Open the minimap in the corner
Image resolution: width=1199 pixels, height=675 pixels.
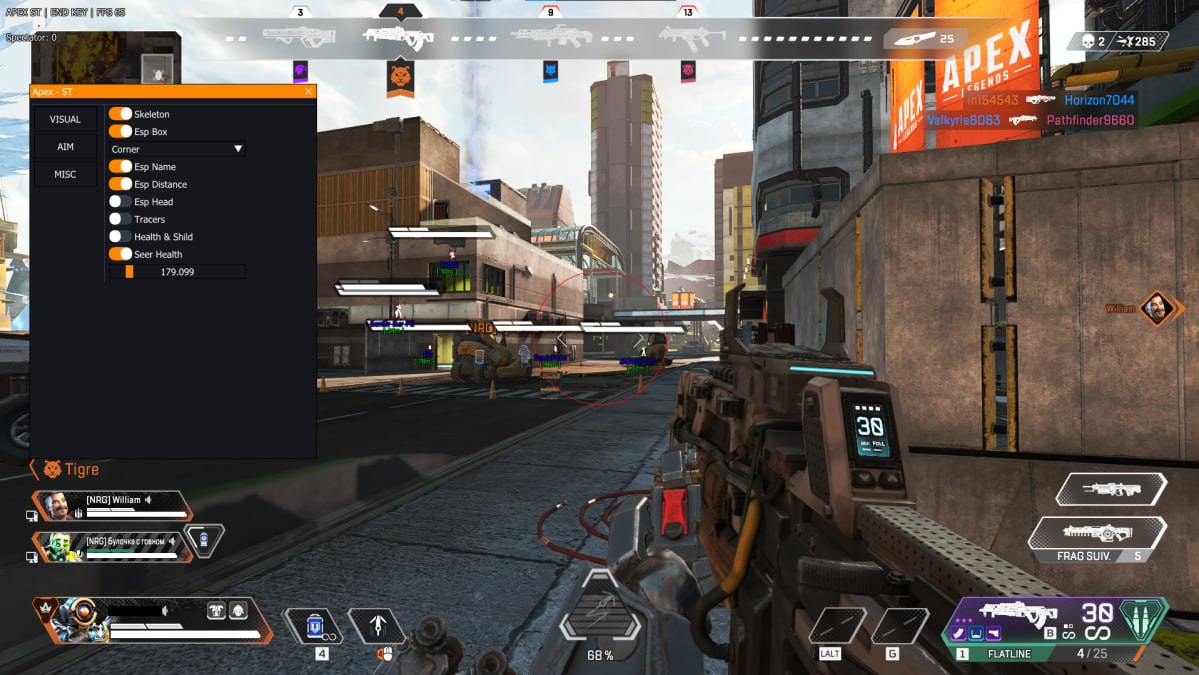tap(105, 58)
